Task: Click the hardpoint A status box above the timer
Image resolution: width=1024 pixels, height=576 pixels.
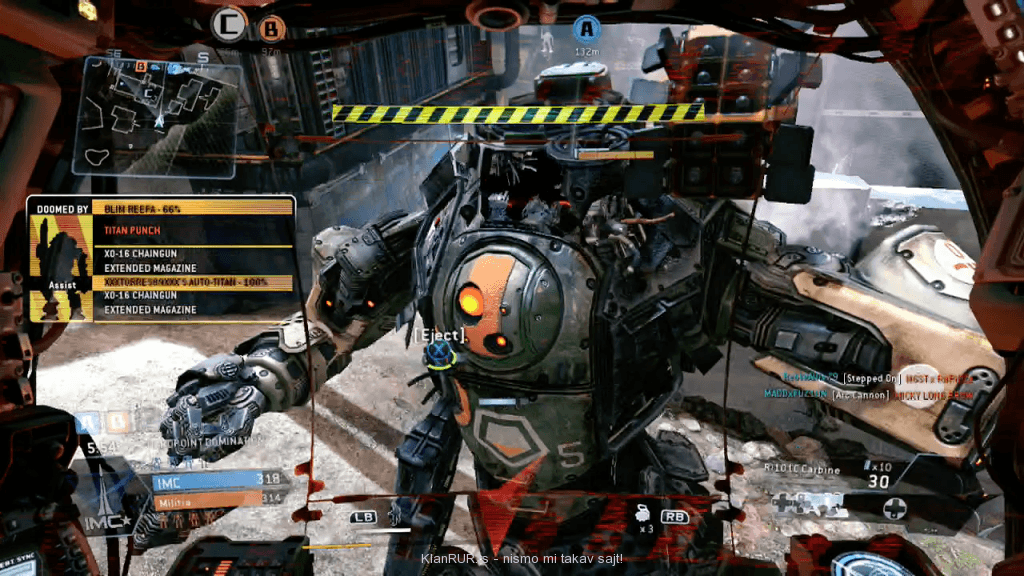Action: [x=88, y=423]
